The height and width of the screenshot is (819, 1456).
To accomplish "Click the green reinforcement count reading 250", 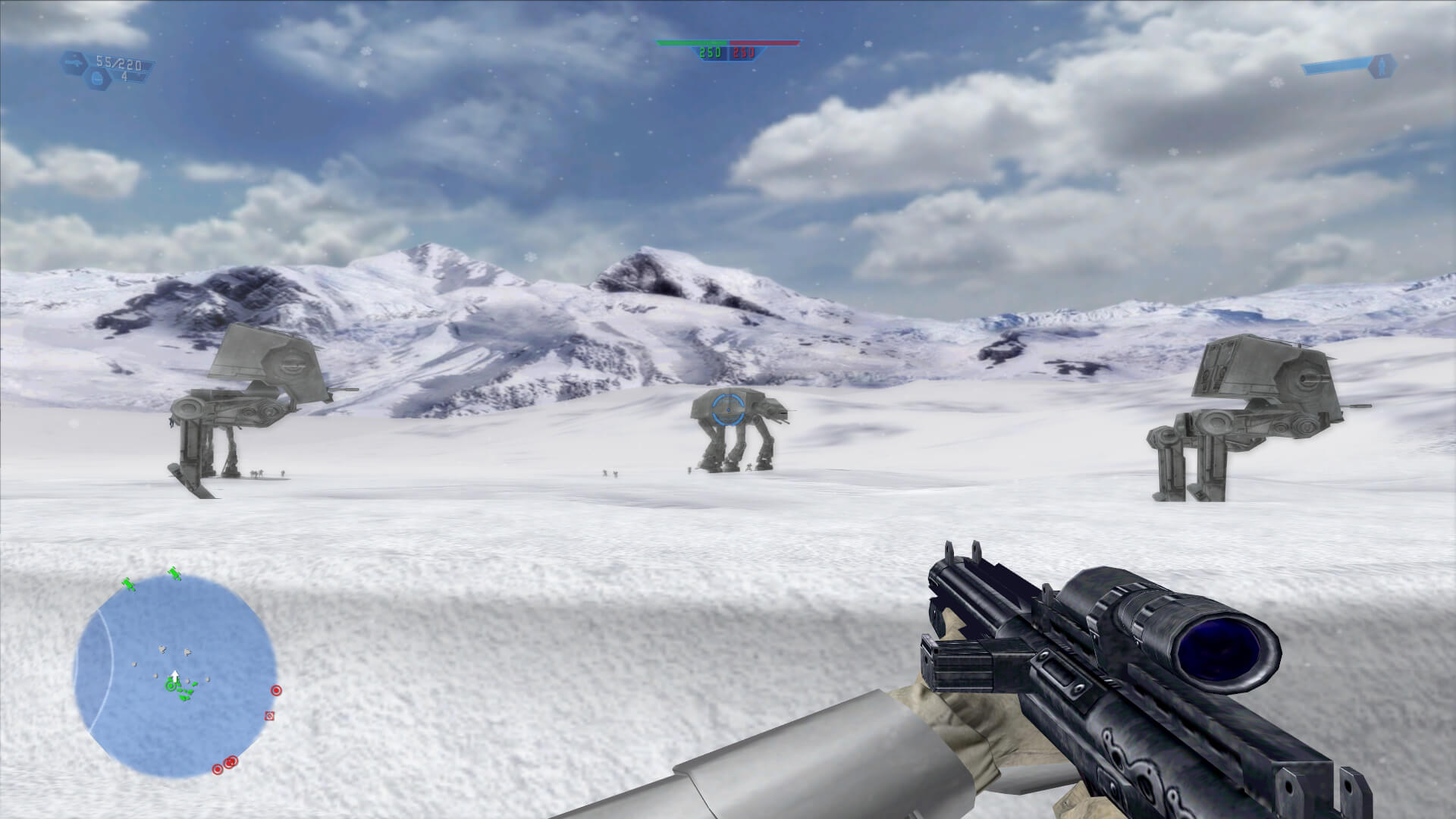I will [x=709, y=53].
